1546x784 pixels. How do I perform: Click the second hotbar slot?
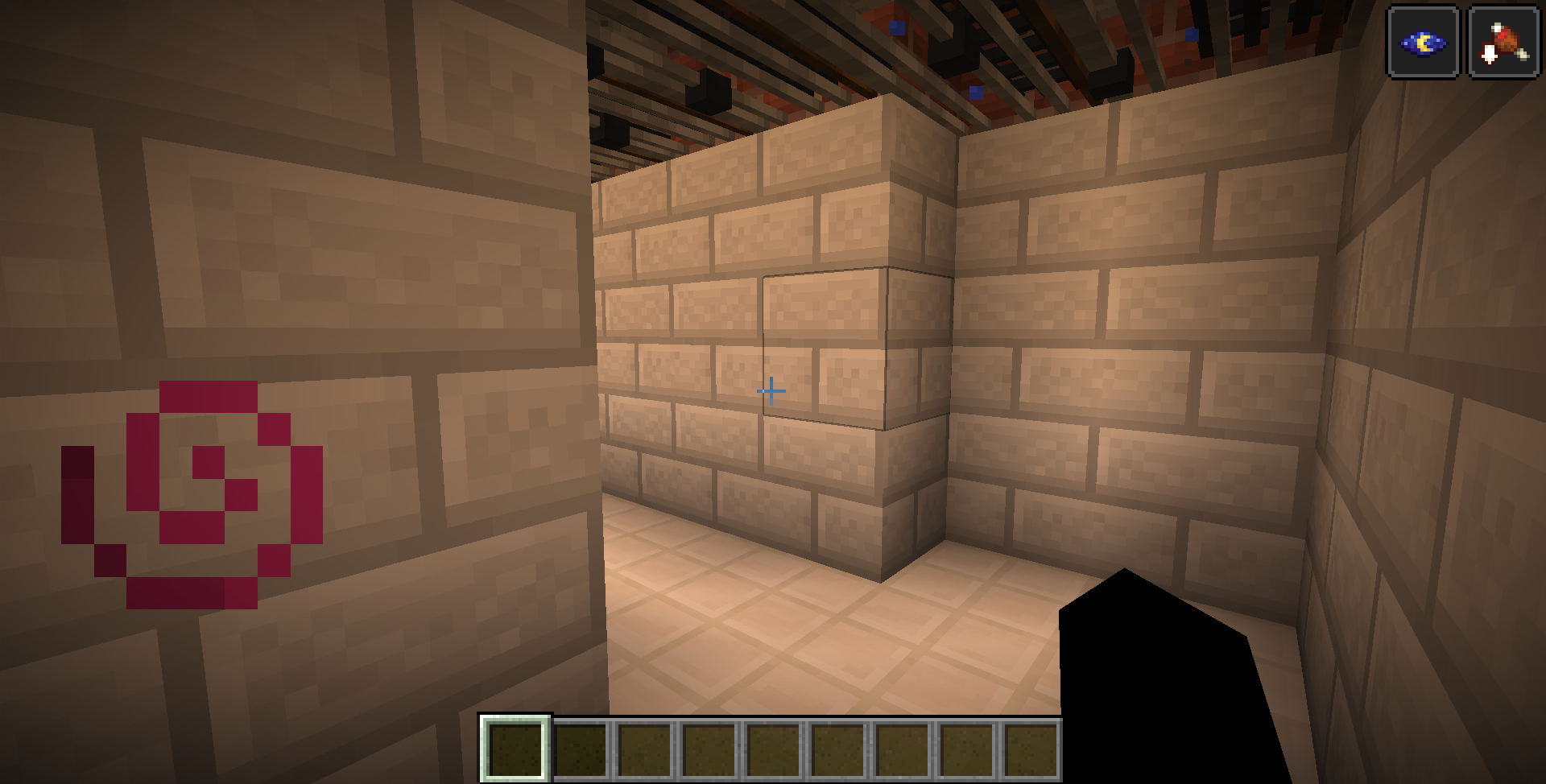[x=581, y=748]
